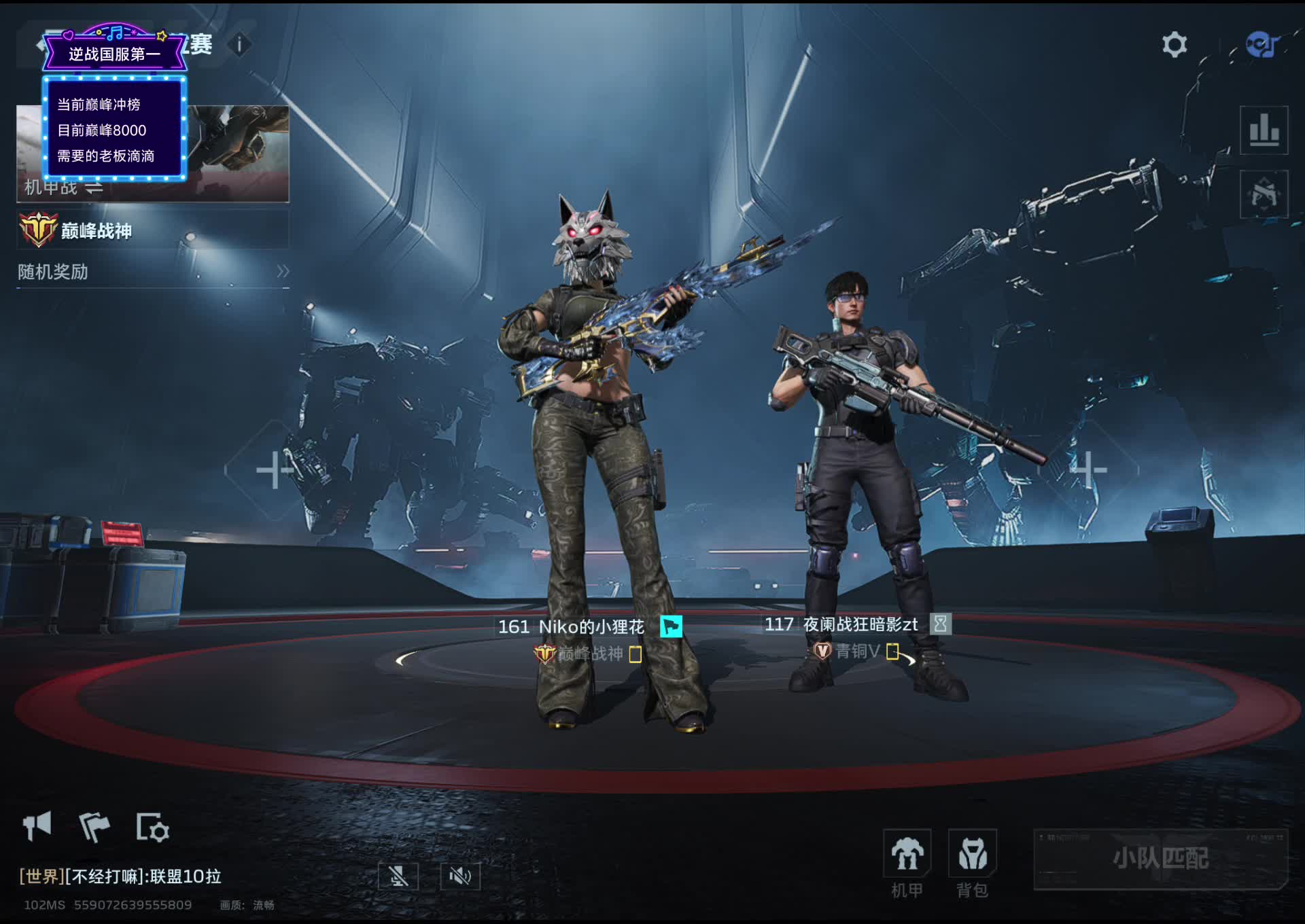The height and width of the screenshot is (924, 1305).
Task: Add a teammate in the right empty slot
Action: coord(1088,469)
